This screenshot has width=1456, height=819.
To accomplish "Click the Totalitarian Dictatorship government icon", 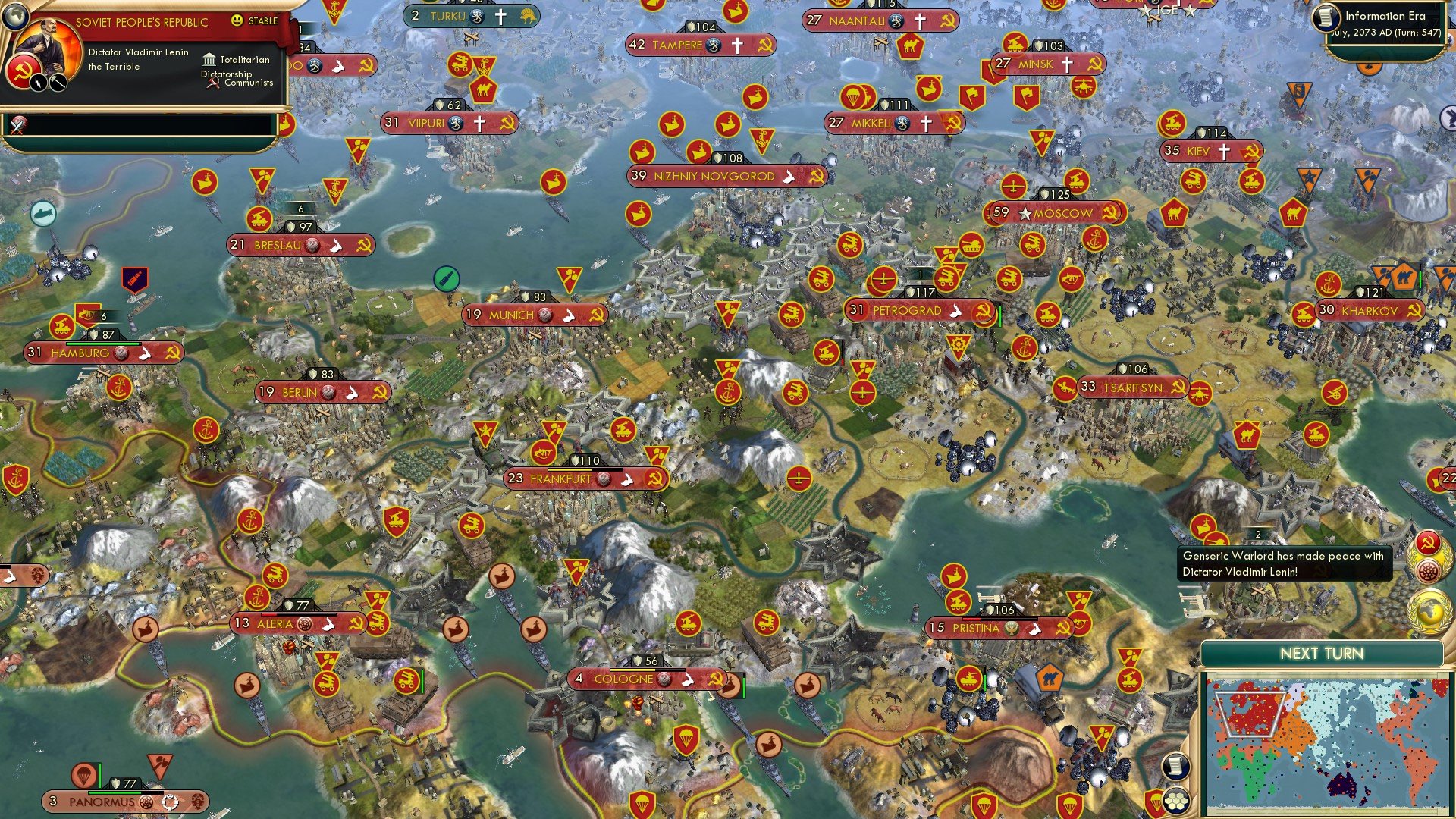I will (210, 59).
